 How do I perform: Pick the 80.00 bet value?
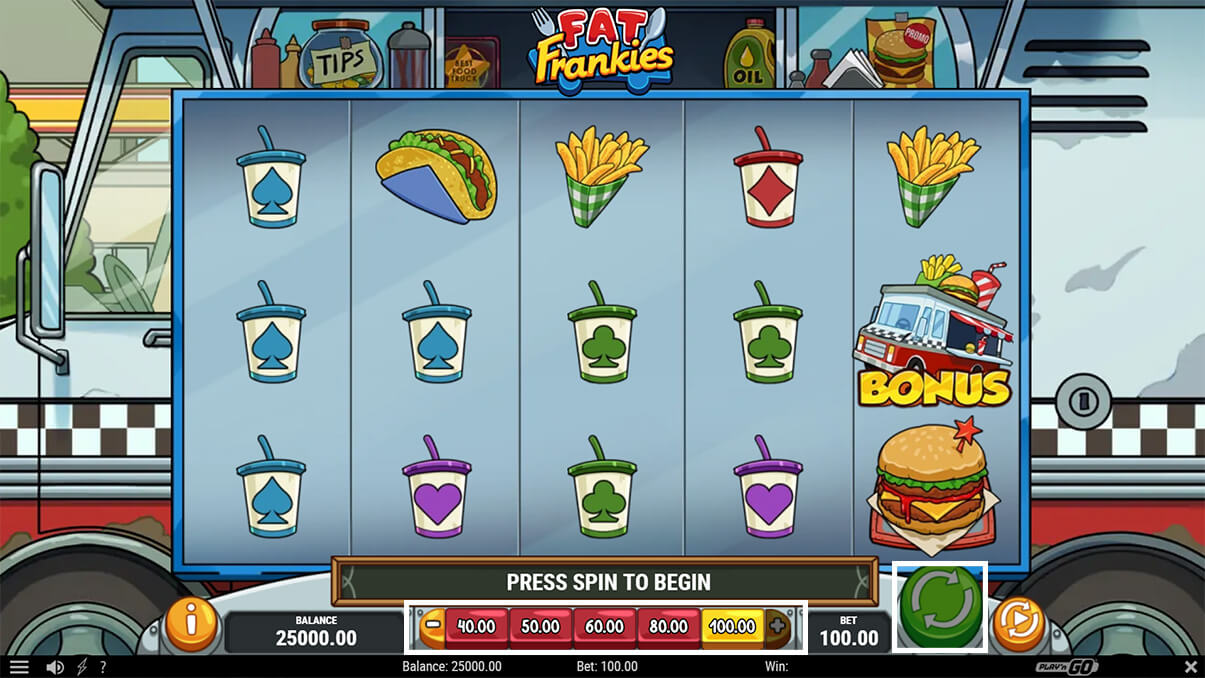[x=668, y=627]
